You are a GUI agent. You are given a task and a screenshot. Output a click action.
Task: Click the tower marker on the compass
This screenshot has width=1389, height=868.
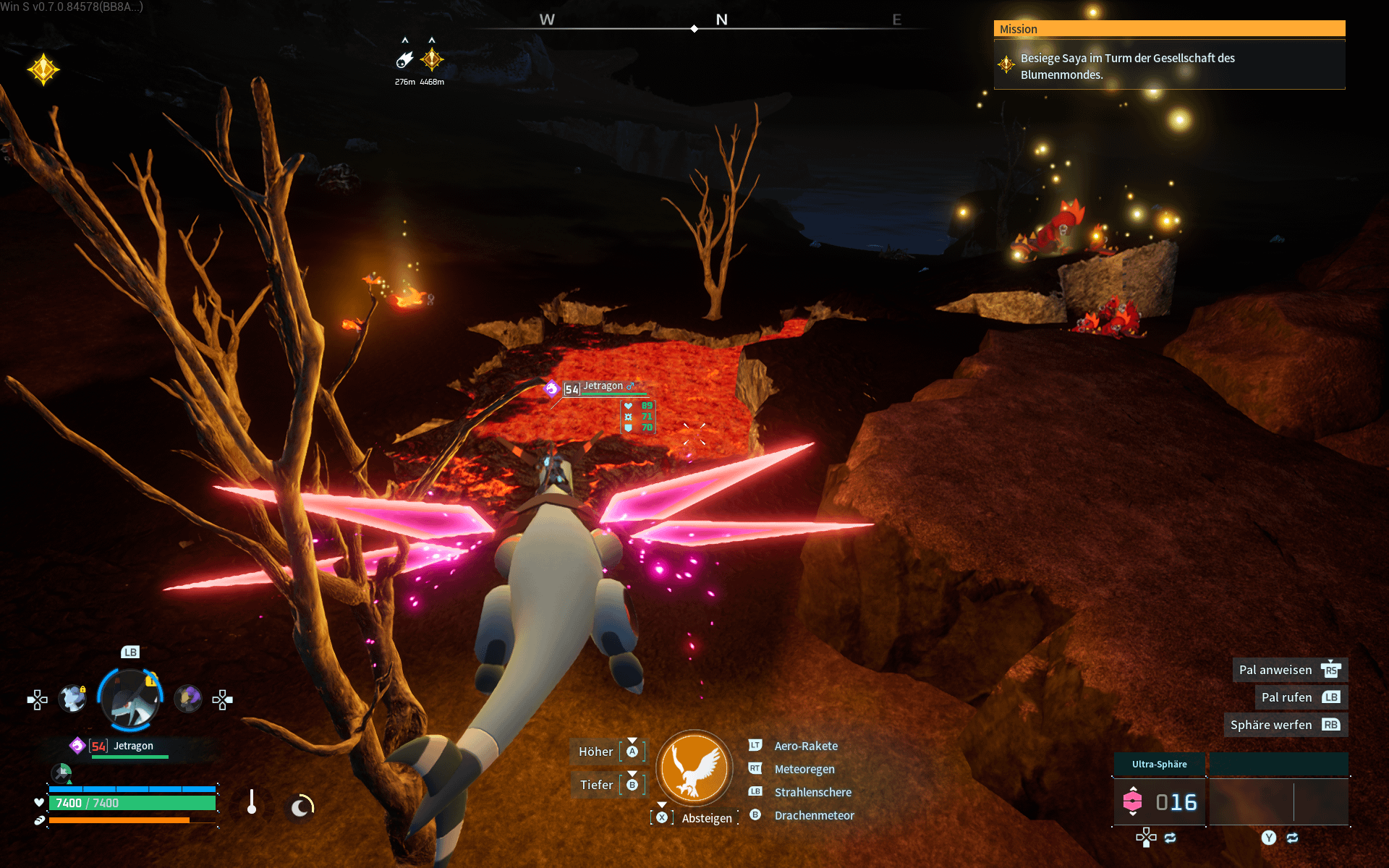[432, 59]
